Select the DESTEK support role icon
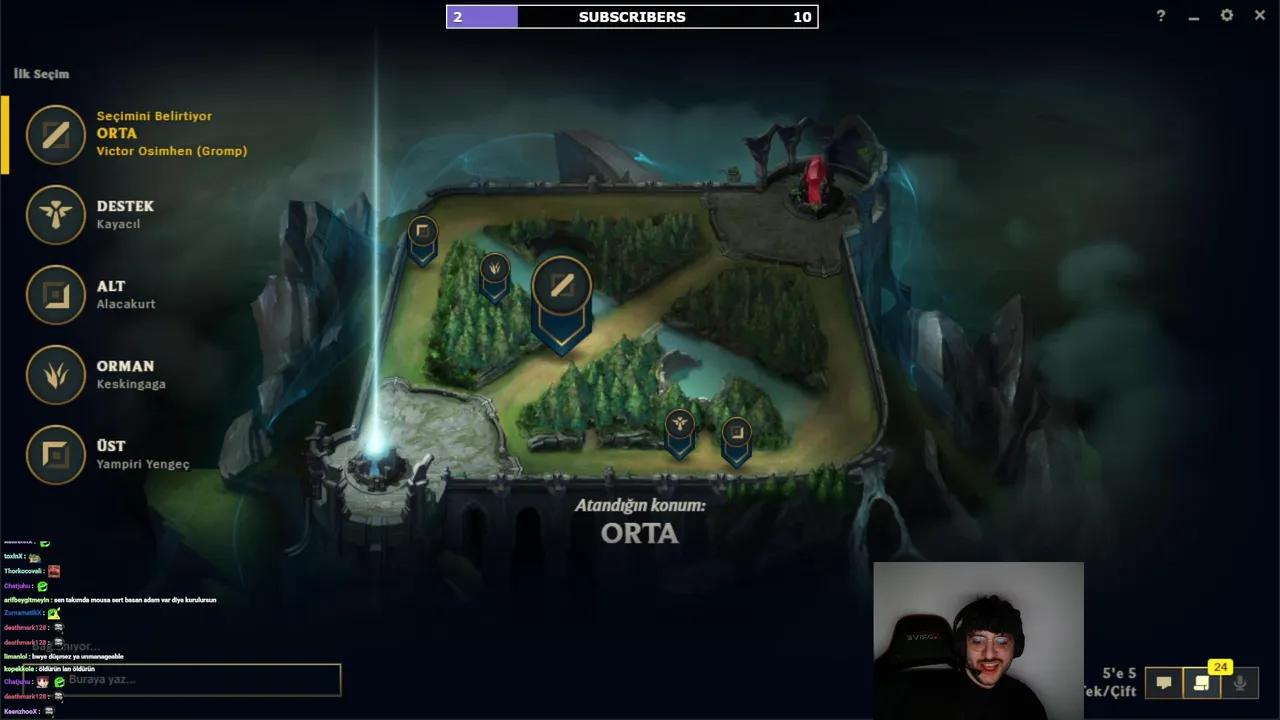 coord(55,215)
